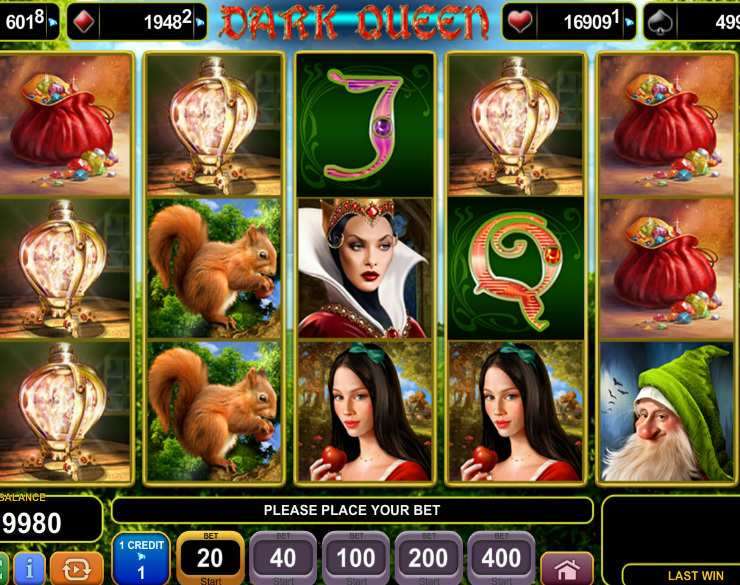Select the 100 bet button
The image size is (740, 585).
(356, 558)
